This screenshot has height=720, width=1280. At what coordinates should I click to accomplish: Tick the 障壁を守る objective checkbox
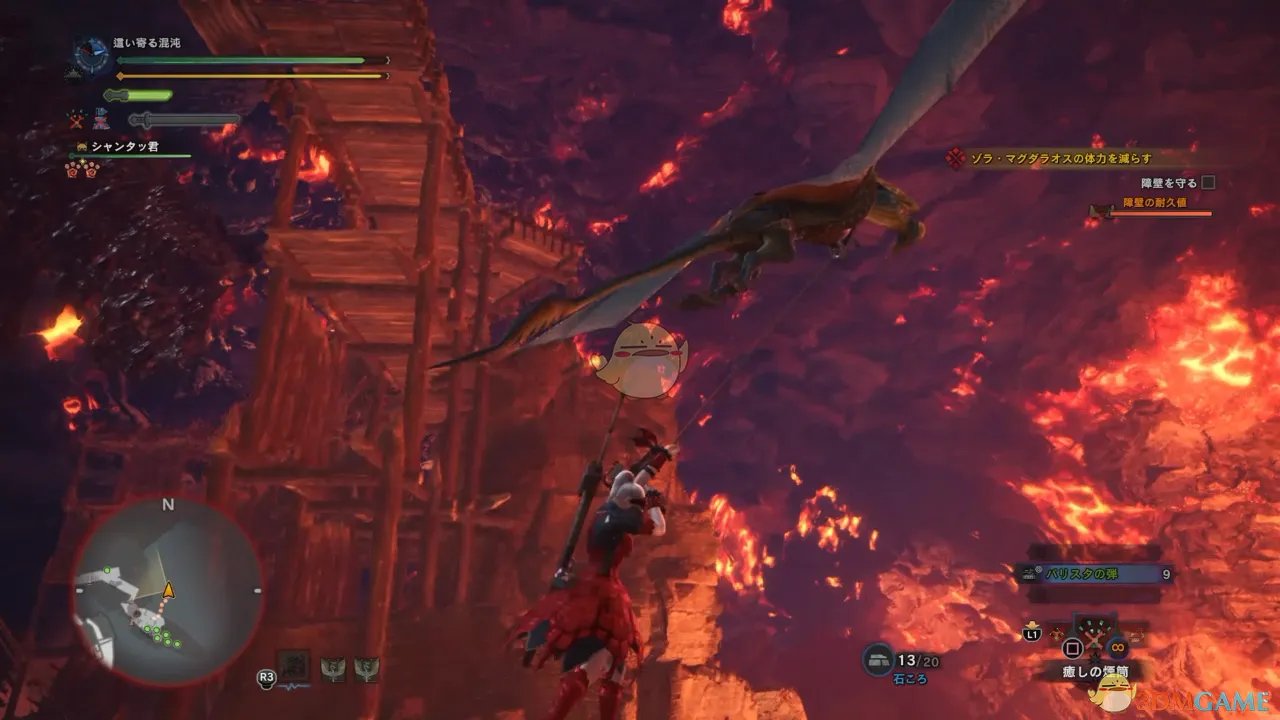coord(1208,183)
